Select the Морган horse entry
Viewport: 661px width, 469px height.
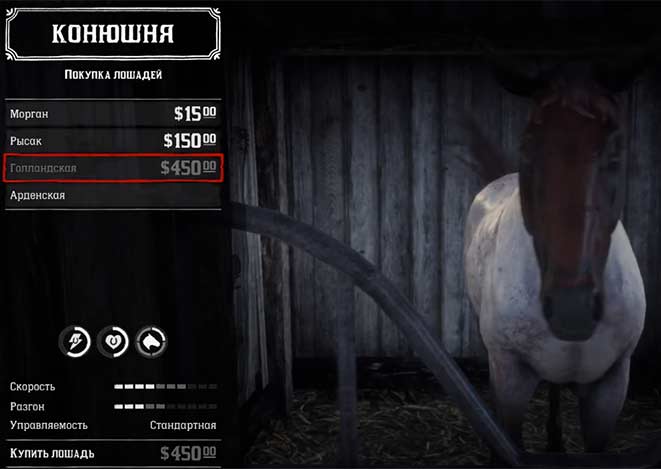click(112, 114)
